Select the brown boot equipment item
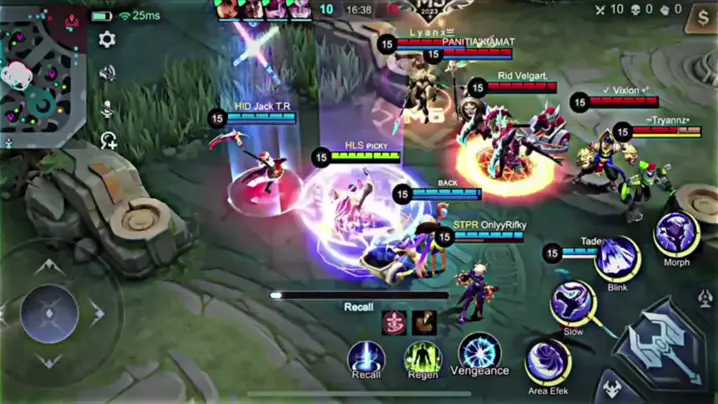718x404 pixels. [x=425, y=323]
